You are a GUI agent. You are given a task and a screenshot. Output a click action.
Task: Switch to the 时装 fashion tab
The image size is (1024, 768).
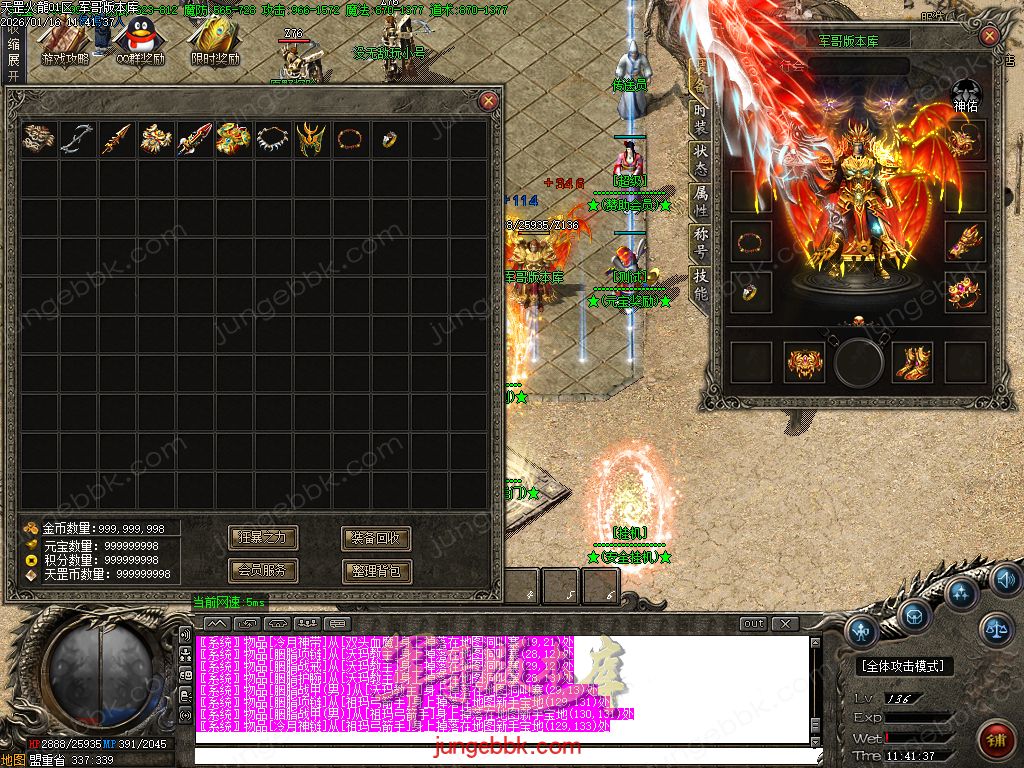click(x=700, y=119)
